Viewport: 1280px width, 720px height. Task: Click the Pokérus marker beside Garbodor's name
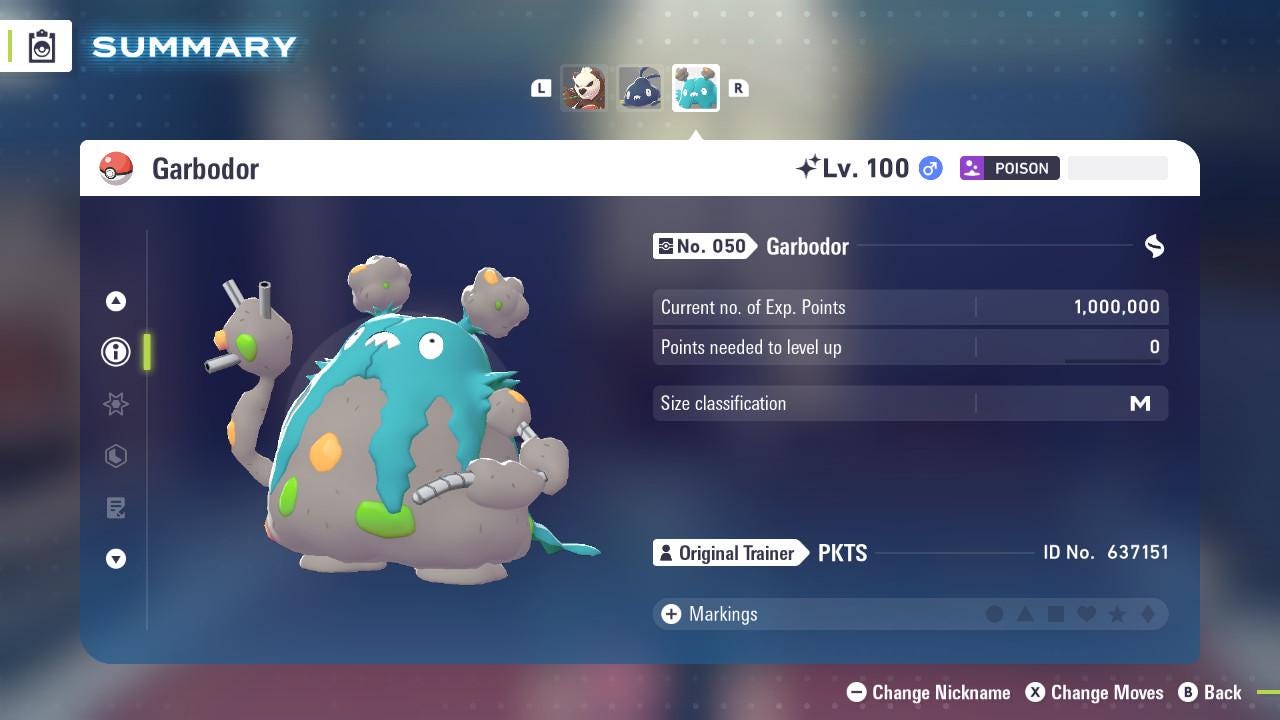[1154, 246]
